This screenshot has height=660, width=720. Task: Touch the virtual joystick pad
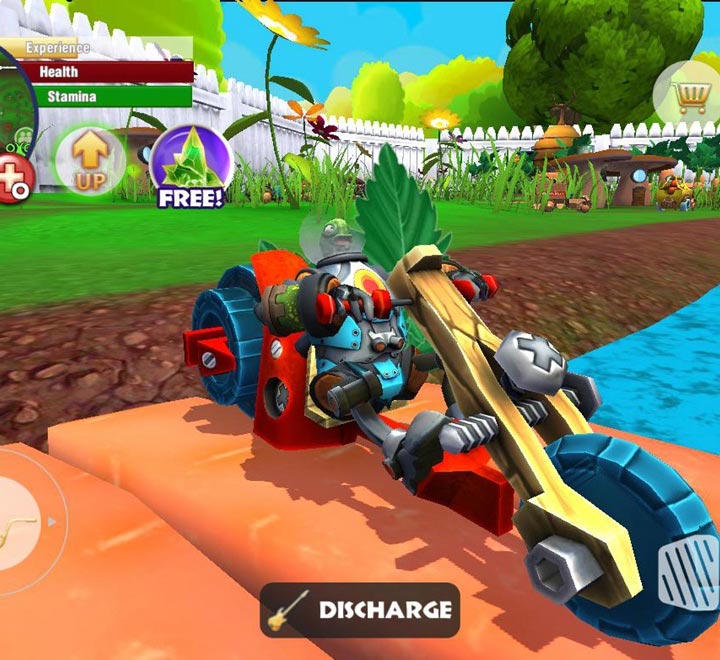pyautogui.click(x=22, y=519)
